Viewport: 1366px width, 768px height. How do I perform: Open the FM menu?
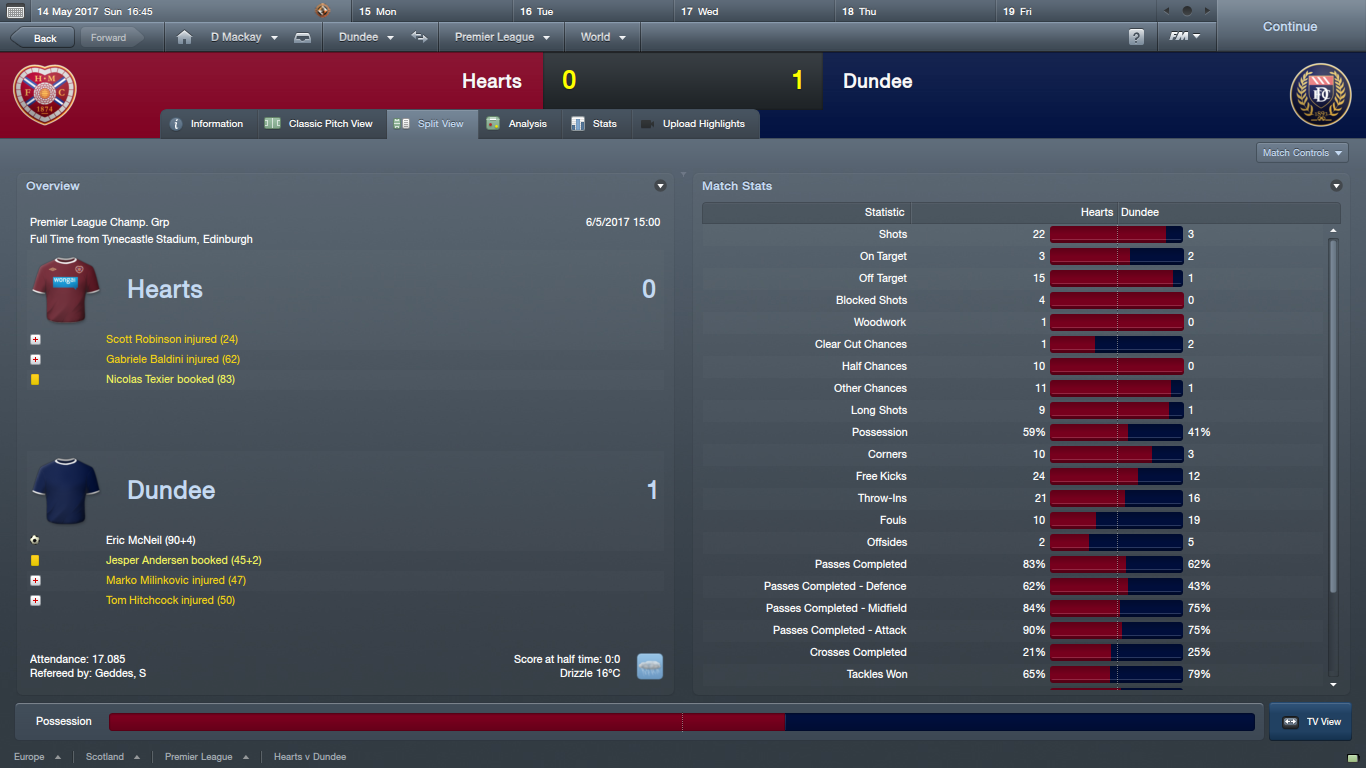[x=1185, y=37]
